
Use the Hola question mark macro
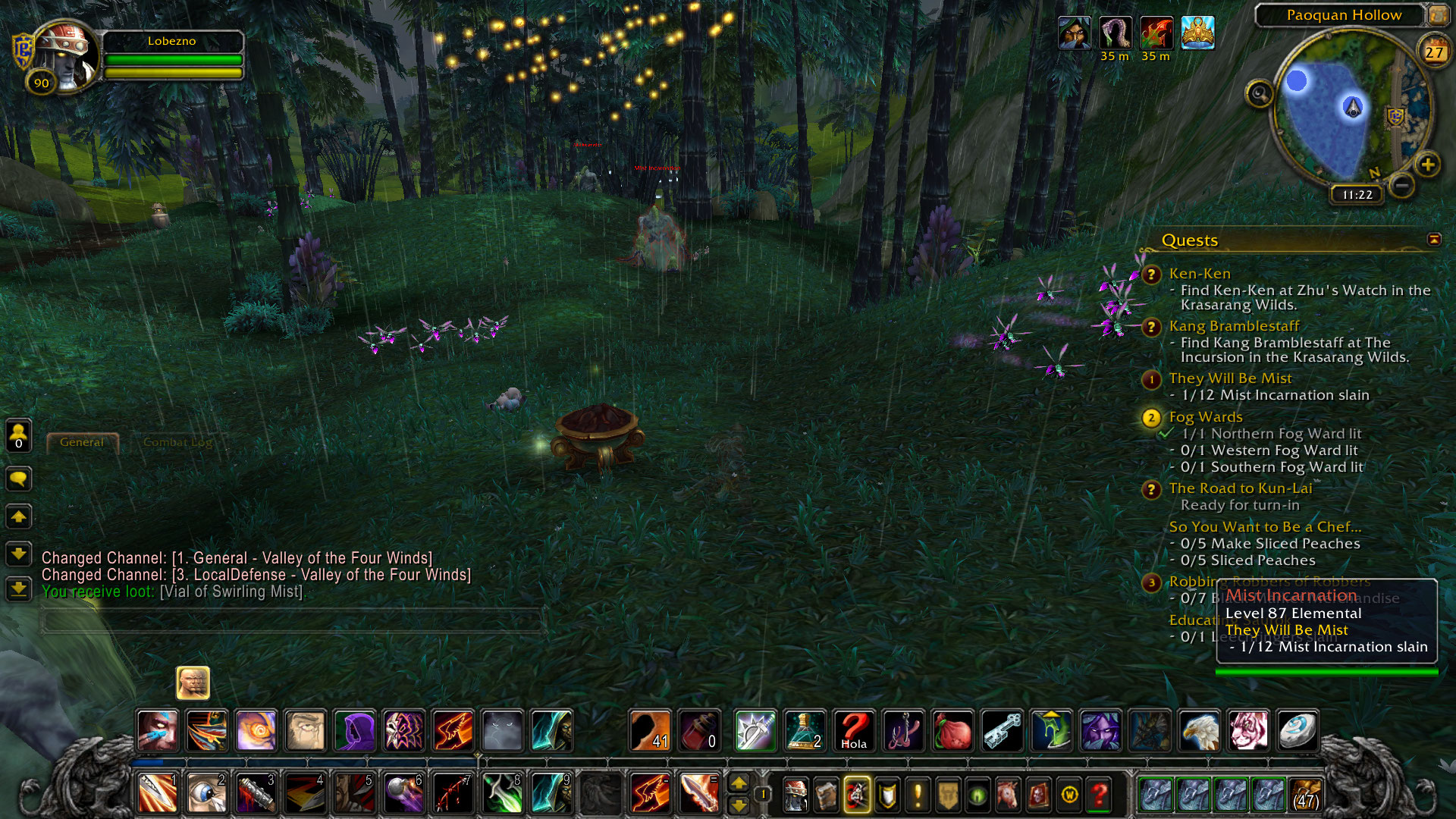tap(853, 731)
